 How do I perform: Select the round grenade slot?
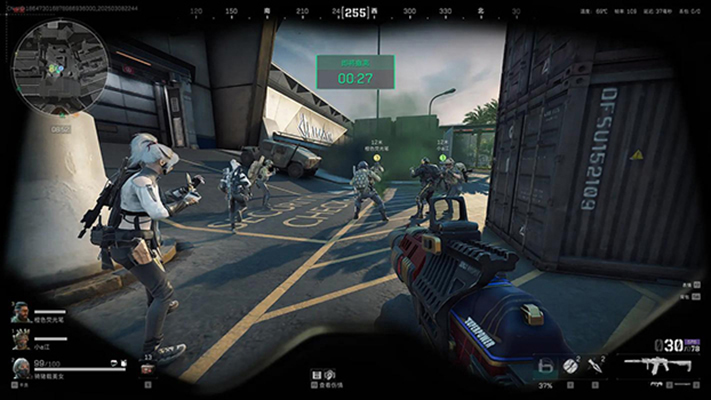point(572,366)
